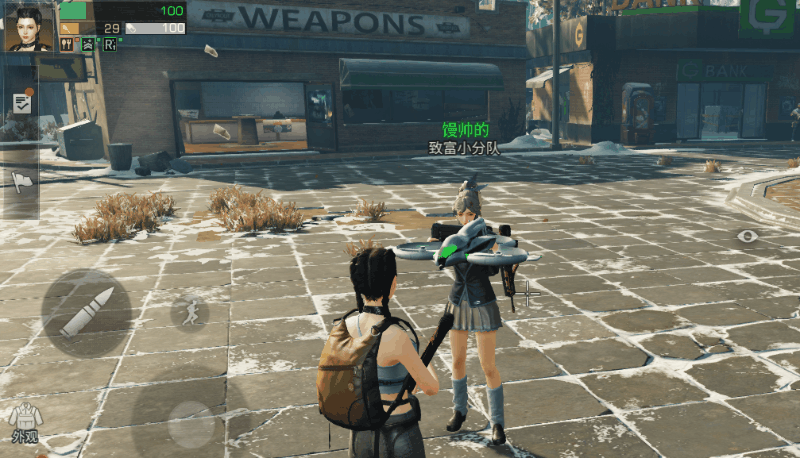
Task: Tap the green rank chevron icon
Action: 87,44
